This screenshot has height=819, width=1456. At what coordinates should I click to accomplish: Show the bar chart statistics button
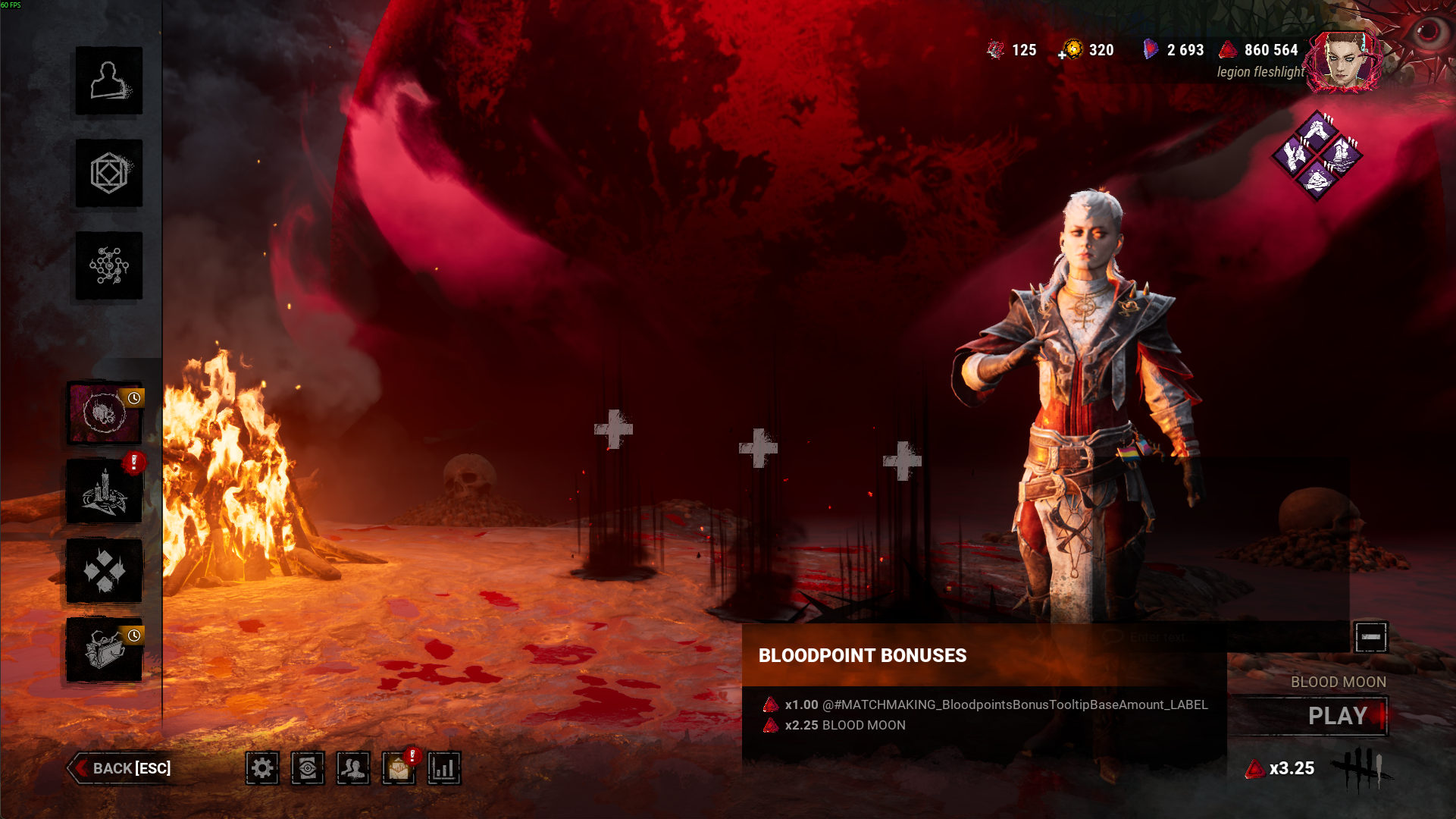pos(444,768)
